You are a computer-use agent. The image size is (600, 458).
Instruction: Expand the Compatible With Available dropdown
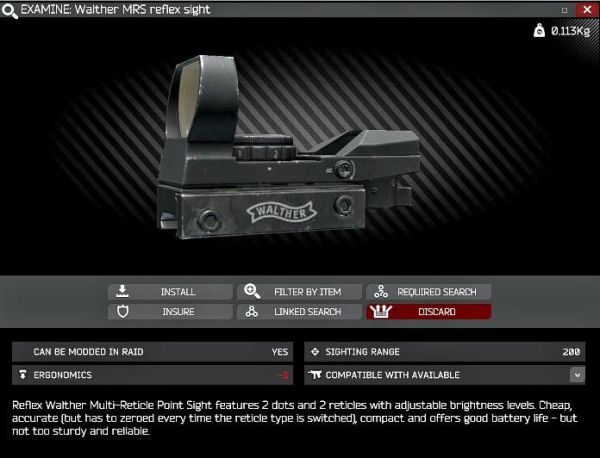pyautogui.click(x=577, y=375)
